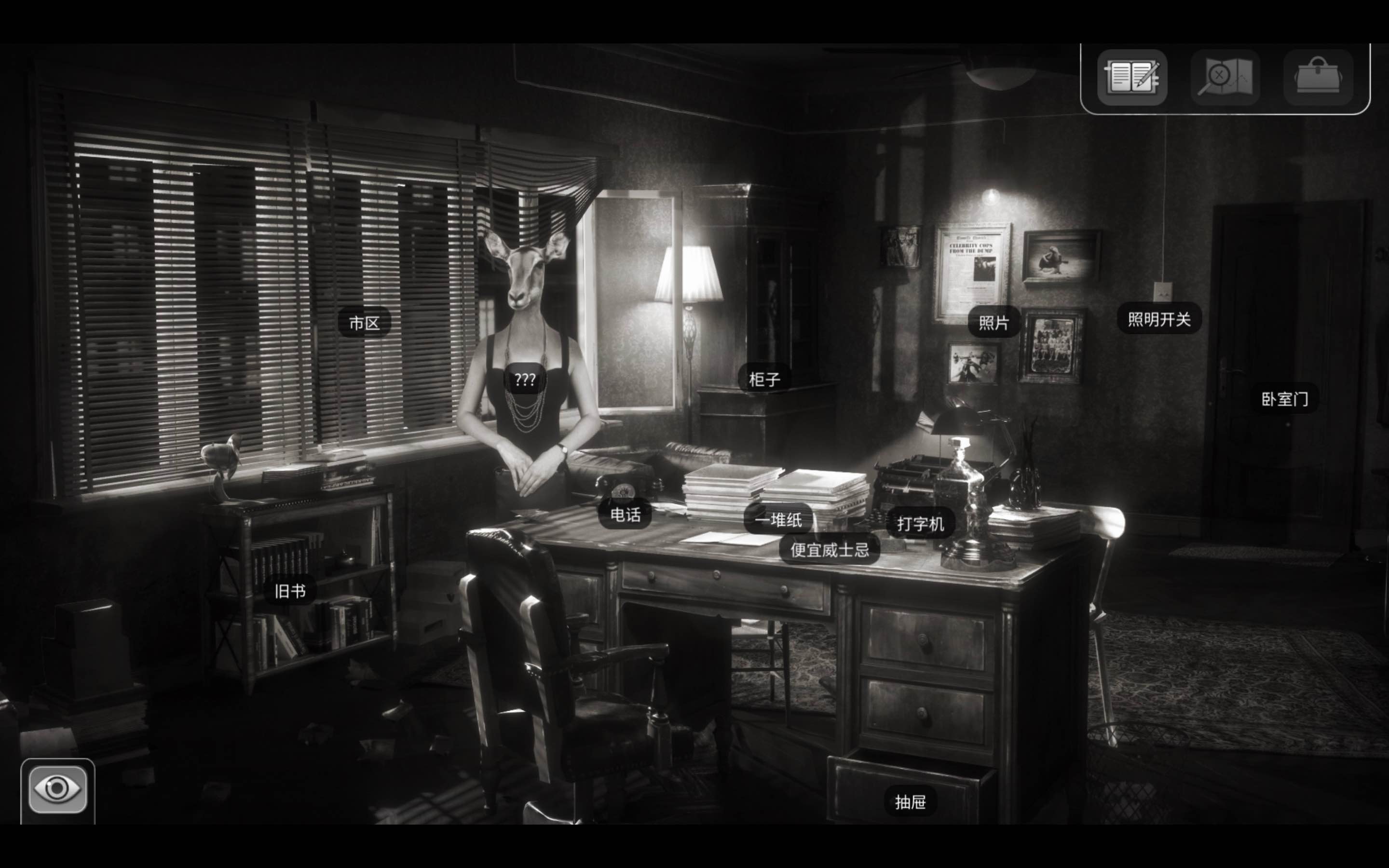Select the 市区 hotspot label
Image resolution: width=1389 pixels, height=868 pixels.
coord(365,323)
